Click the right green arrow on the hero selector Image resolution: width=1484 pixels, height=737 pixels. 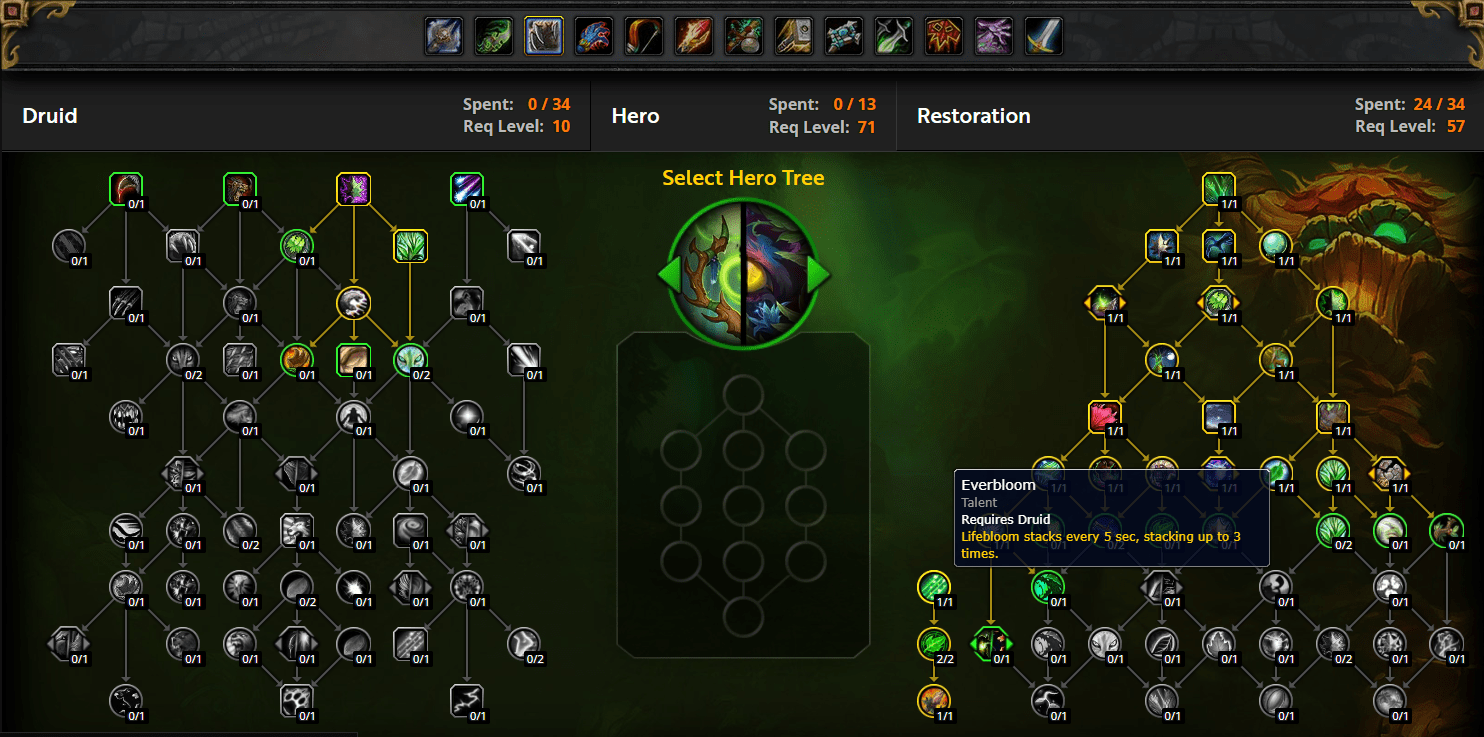point(818,275)
